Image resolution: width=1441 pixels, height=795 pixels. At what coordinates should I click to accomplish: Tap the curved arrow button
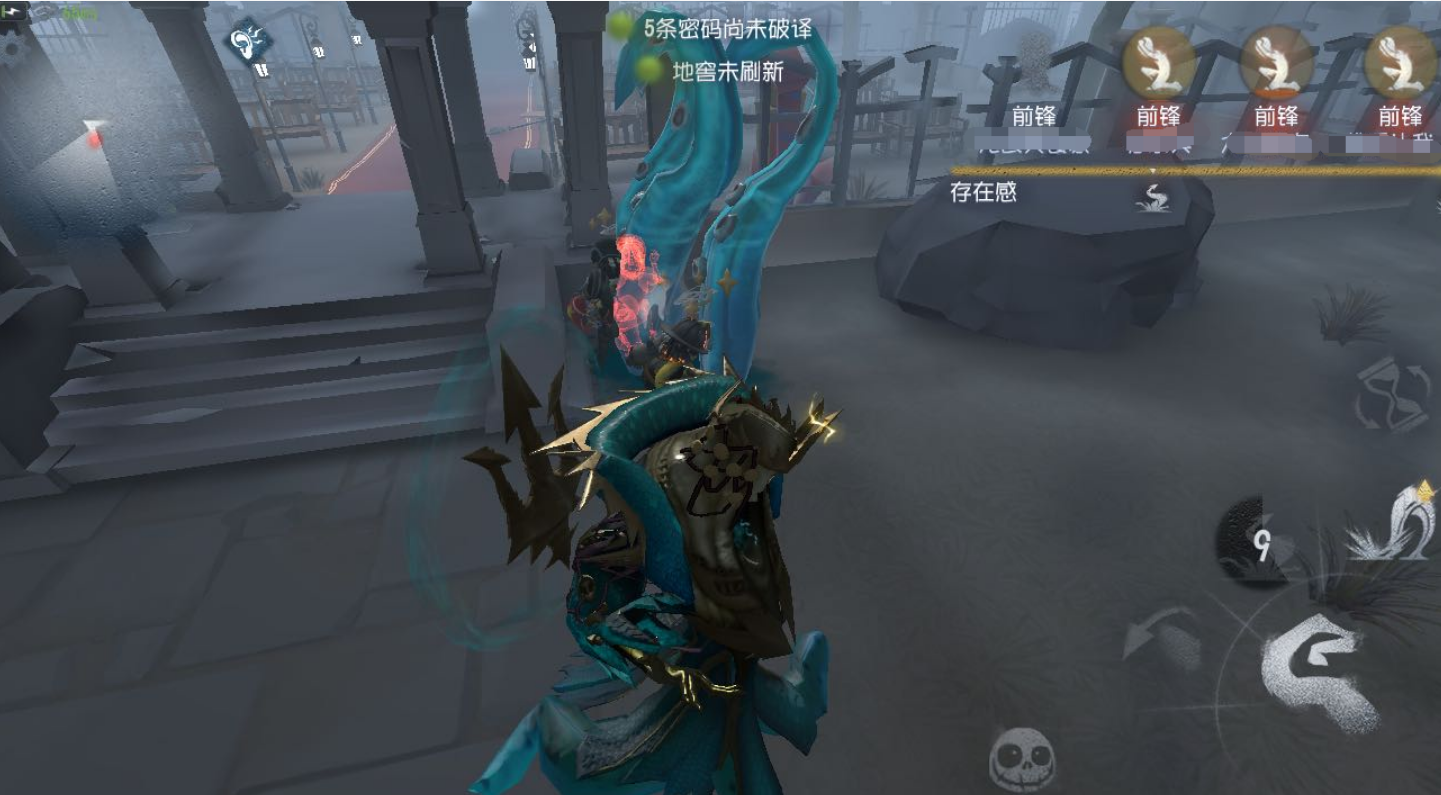click(x=1162, y=637)
